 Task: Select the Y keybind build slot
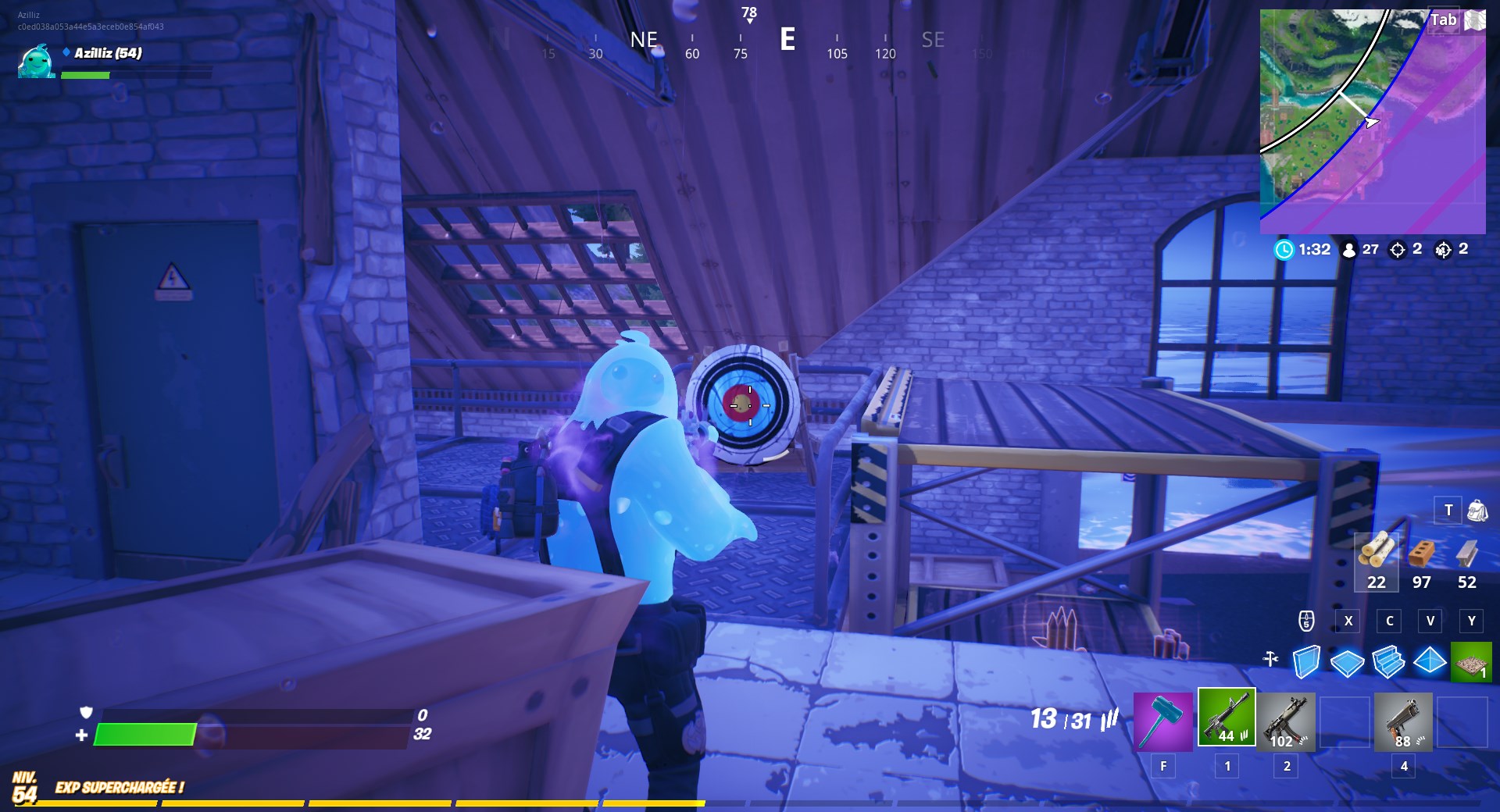(1472, 621)
